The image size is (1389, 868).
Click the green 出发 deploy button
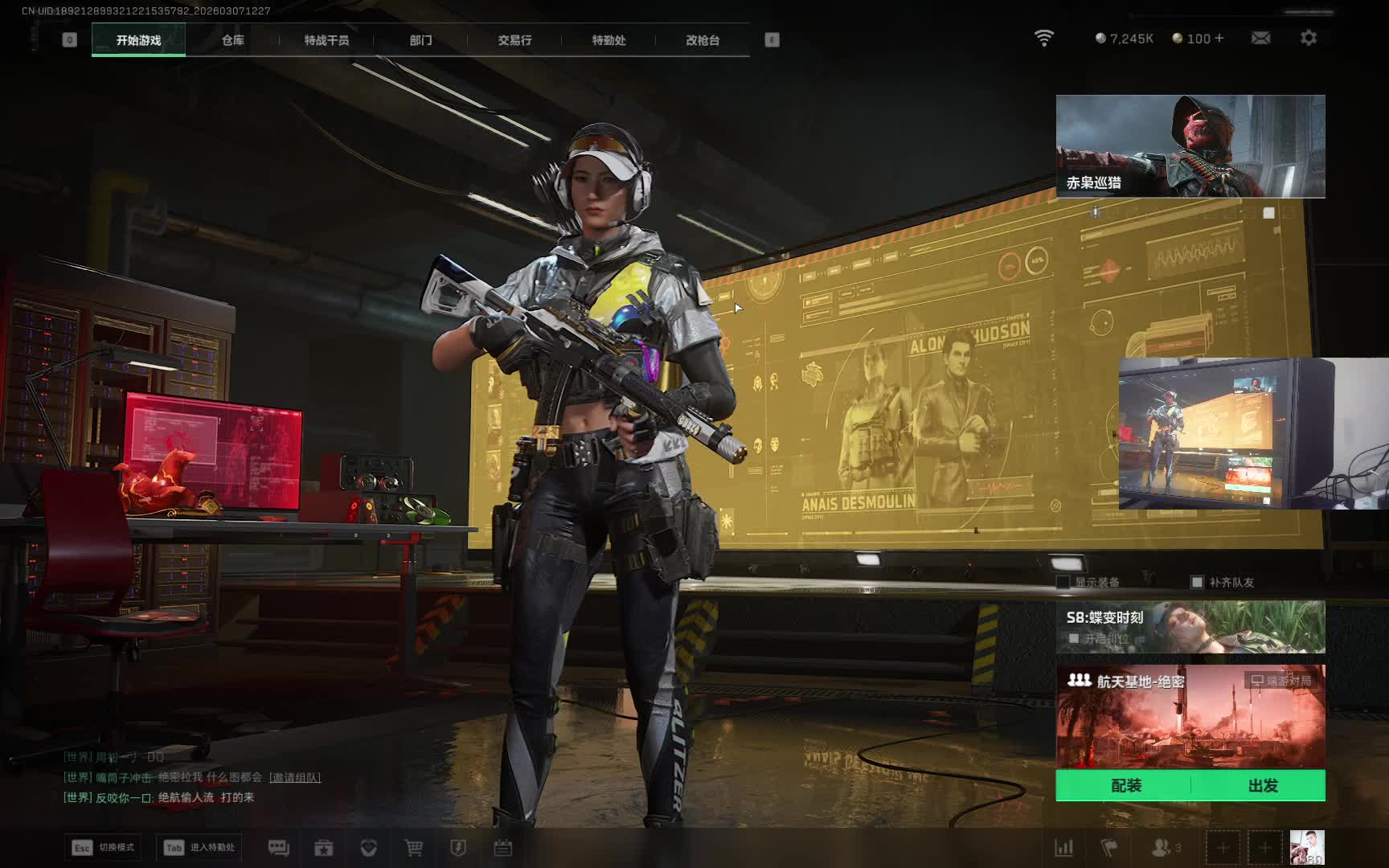coord(1263,785)
